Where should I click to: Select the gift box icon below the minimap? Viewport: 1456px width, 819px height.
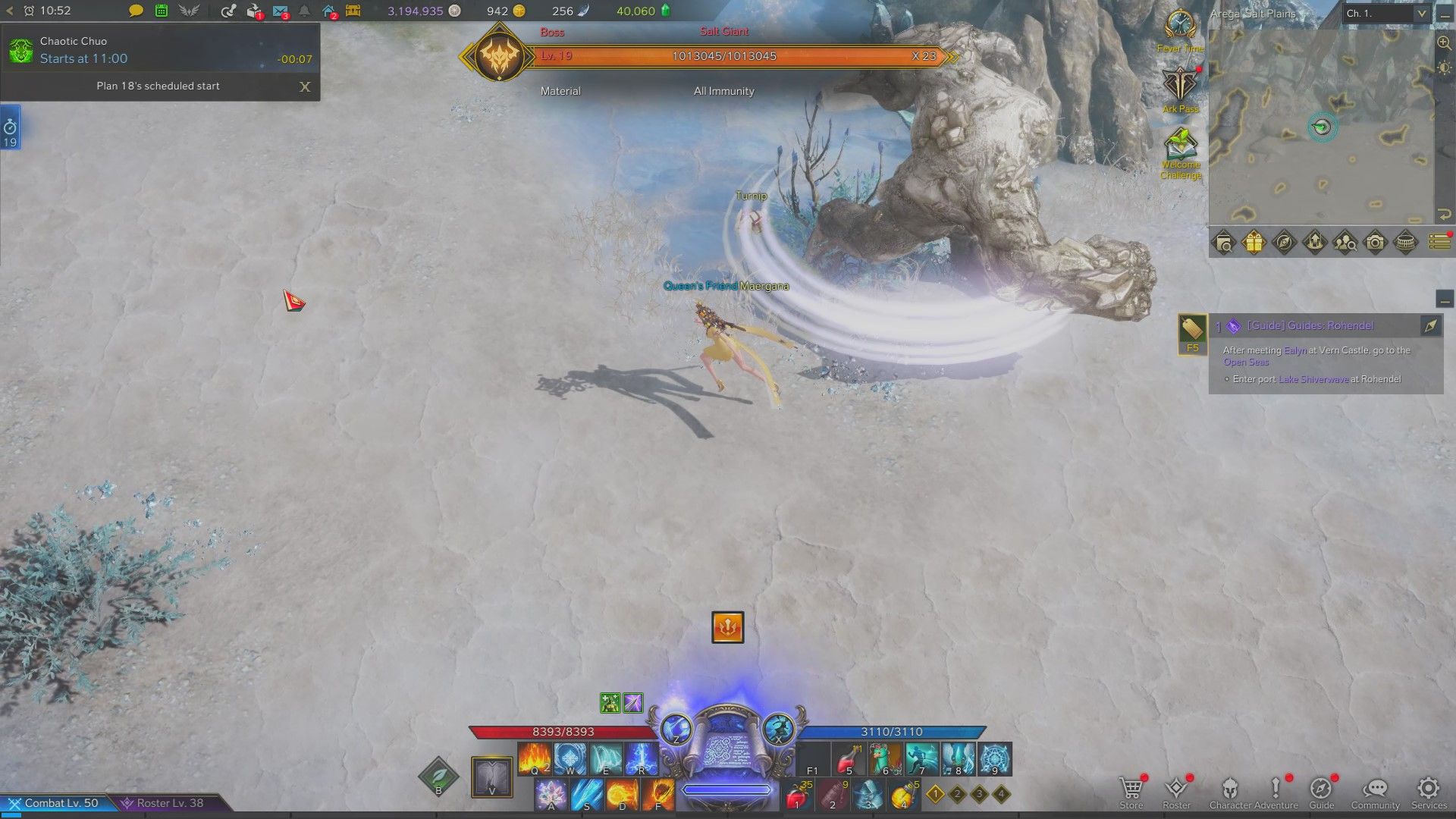click(x=1253, y=243)
